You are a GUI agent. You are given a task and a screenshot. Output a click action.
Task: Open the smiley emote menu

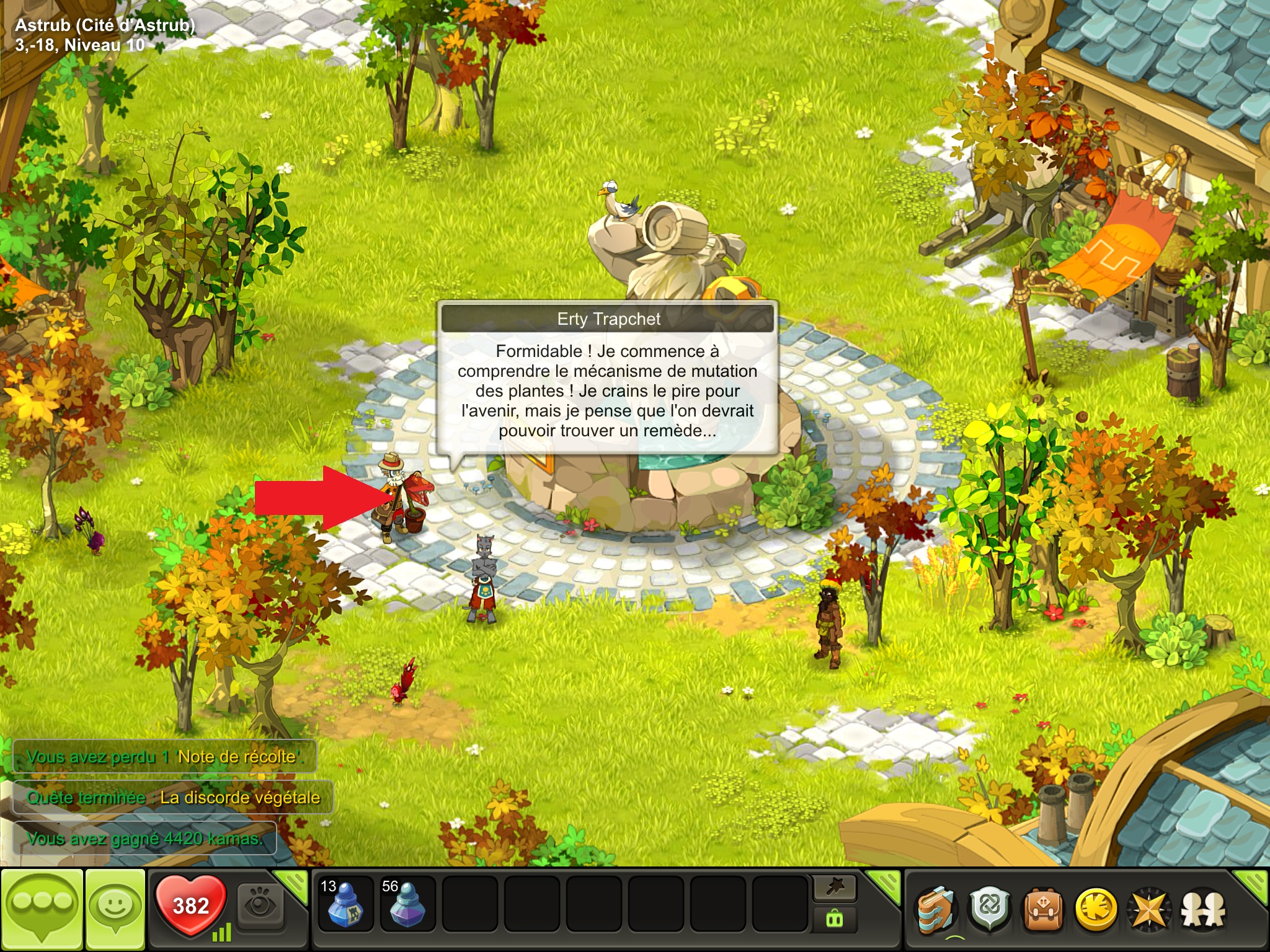click(x=115, y=909)
